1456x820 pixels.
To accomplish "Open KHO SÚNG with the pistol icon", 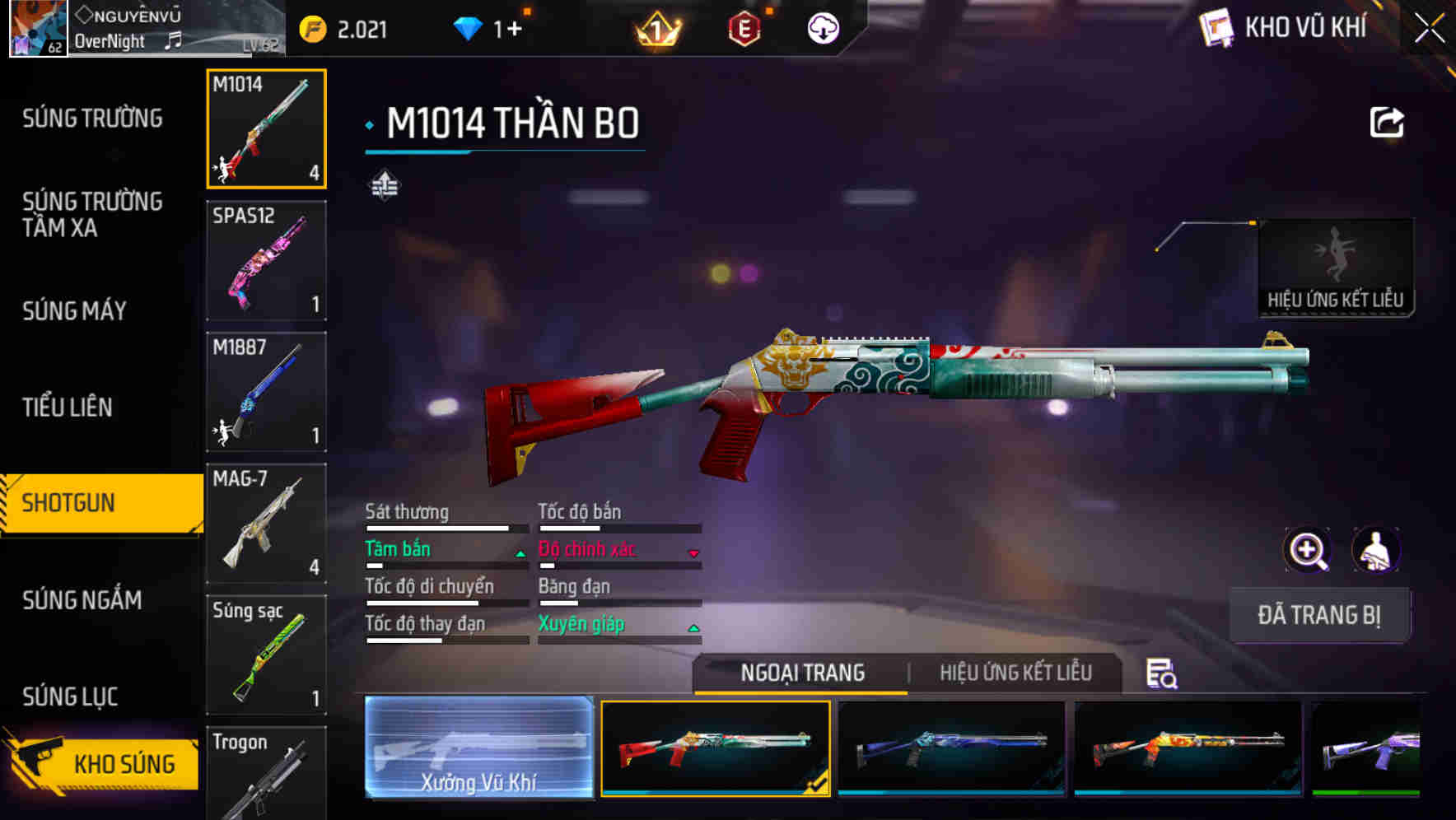I will (103, 763).
